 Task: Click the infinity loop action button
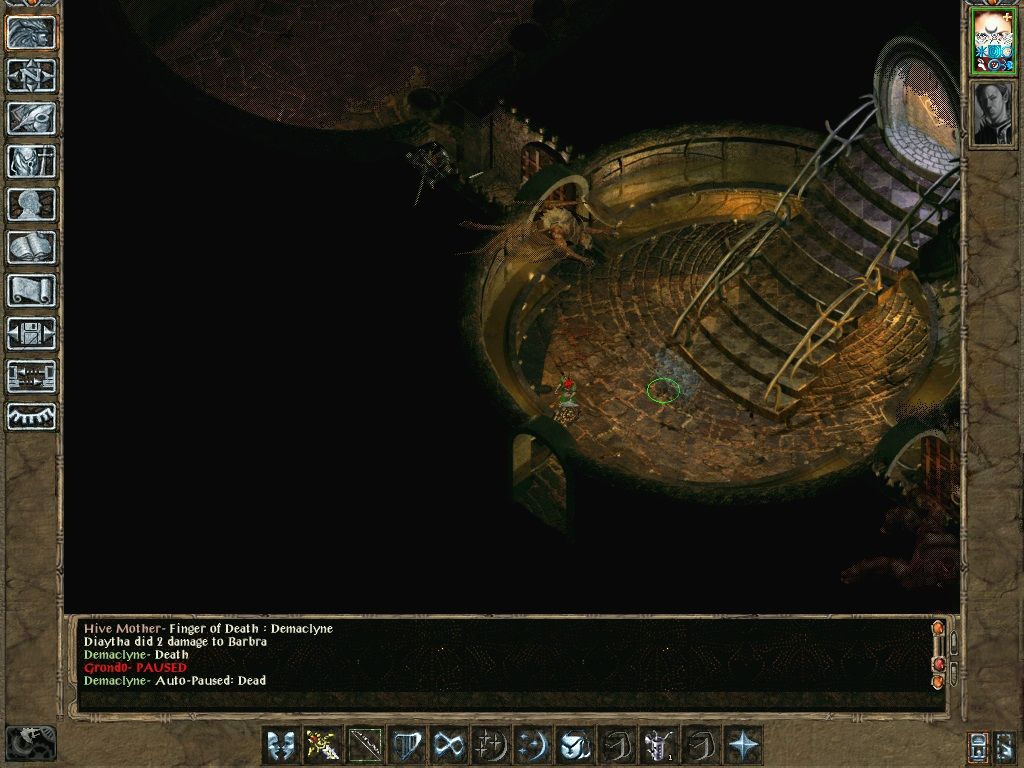pos(449,745)
